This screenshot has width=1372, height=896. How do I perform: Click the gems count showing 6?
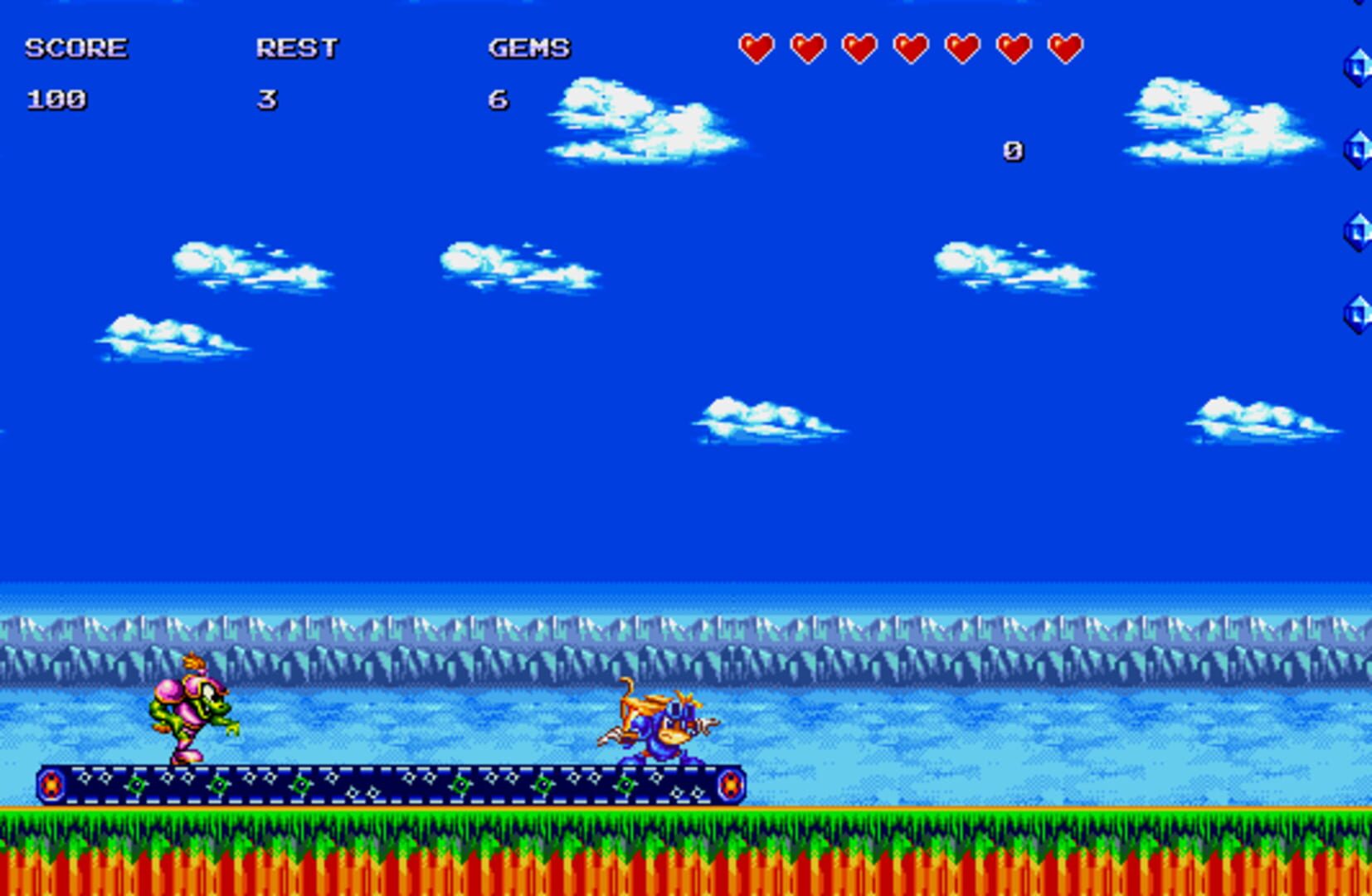coord(498,100)
